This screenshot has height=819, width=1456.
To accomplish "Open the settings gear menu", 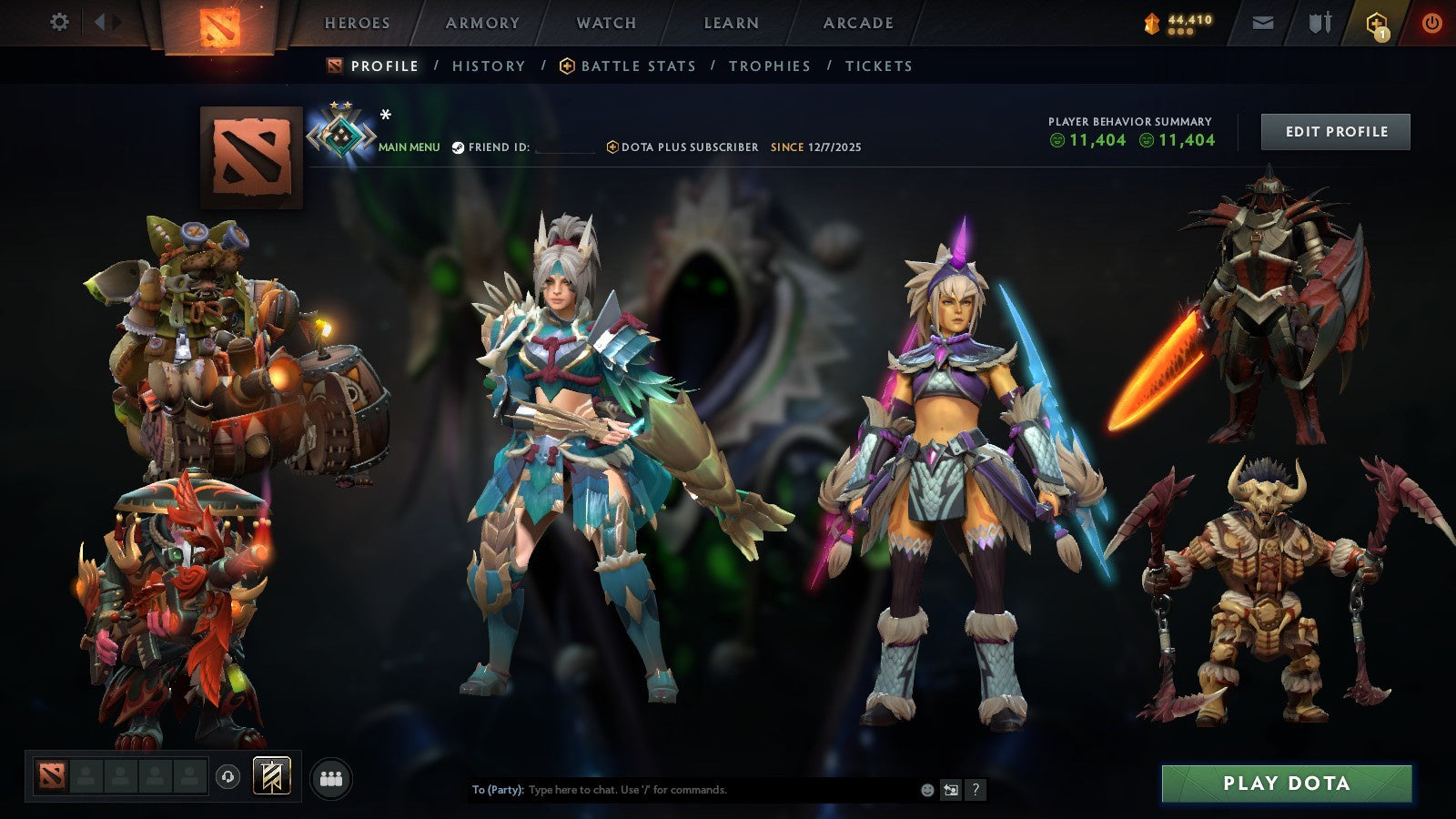I will (x=59, y=23).
